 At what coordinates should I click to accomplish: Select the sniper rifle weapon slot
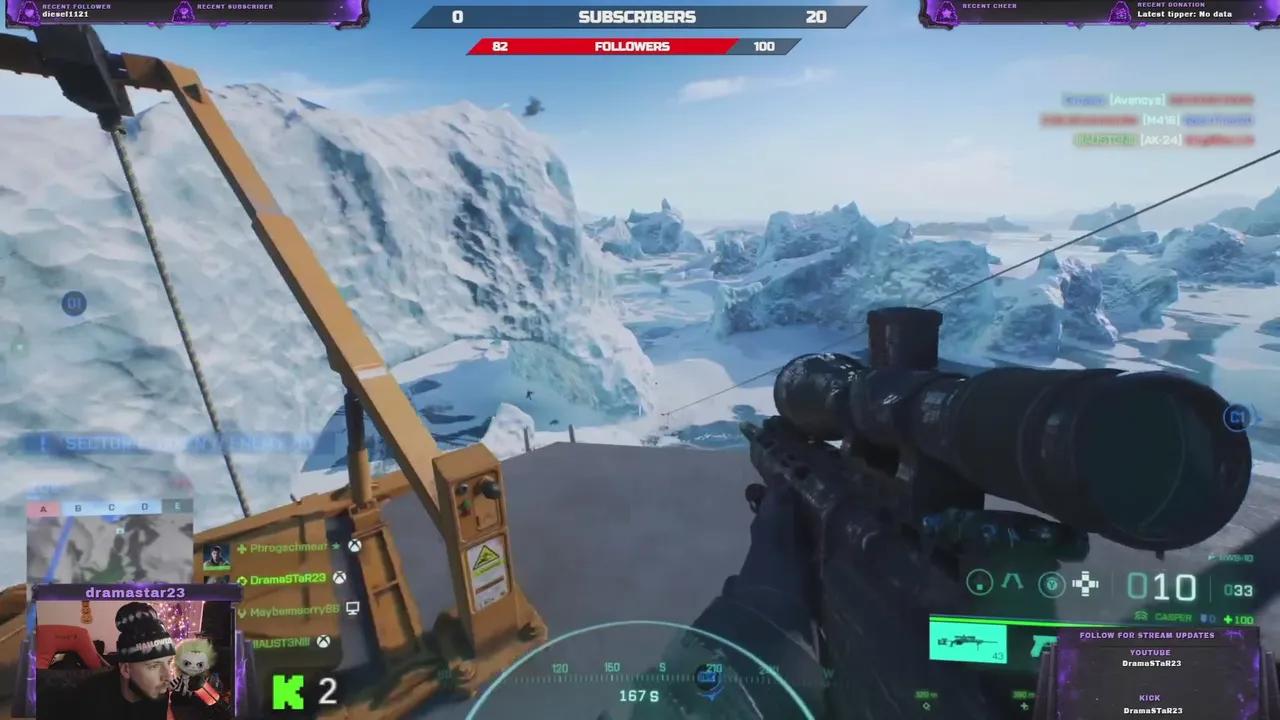(967, 641)
